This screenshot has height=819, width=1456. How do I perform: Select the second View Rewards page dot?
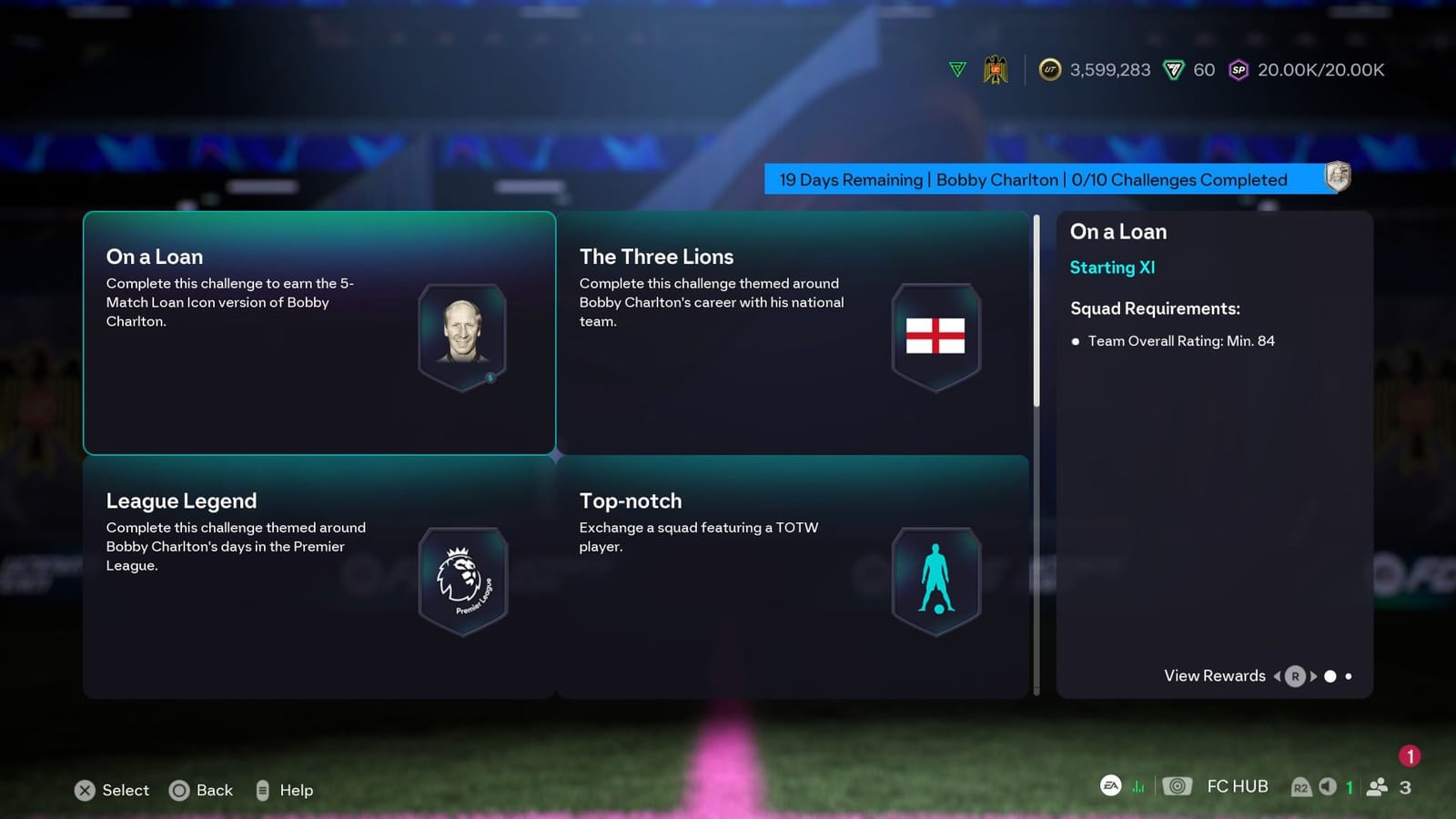coord(1349,676)
